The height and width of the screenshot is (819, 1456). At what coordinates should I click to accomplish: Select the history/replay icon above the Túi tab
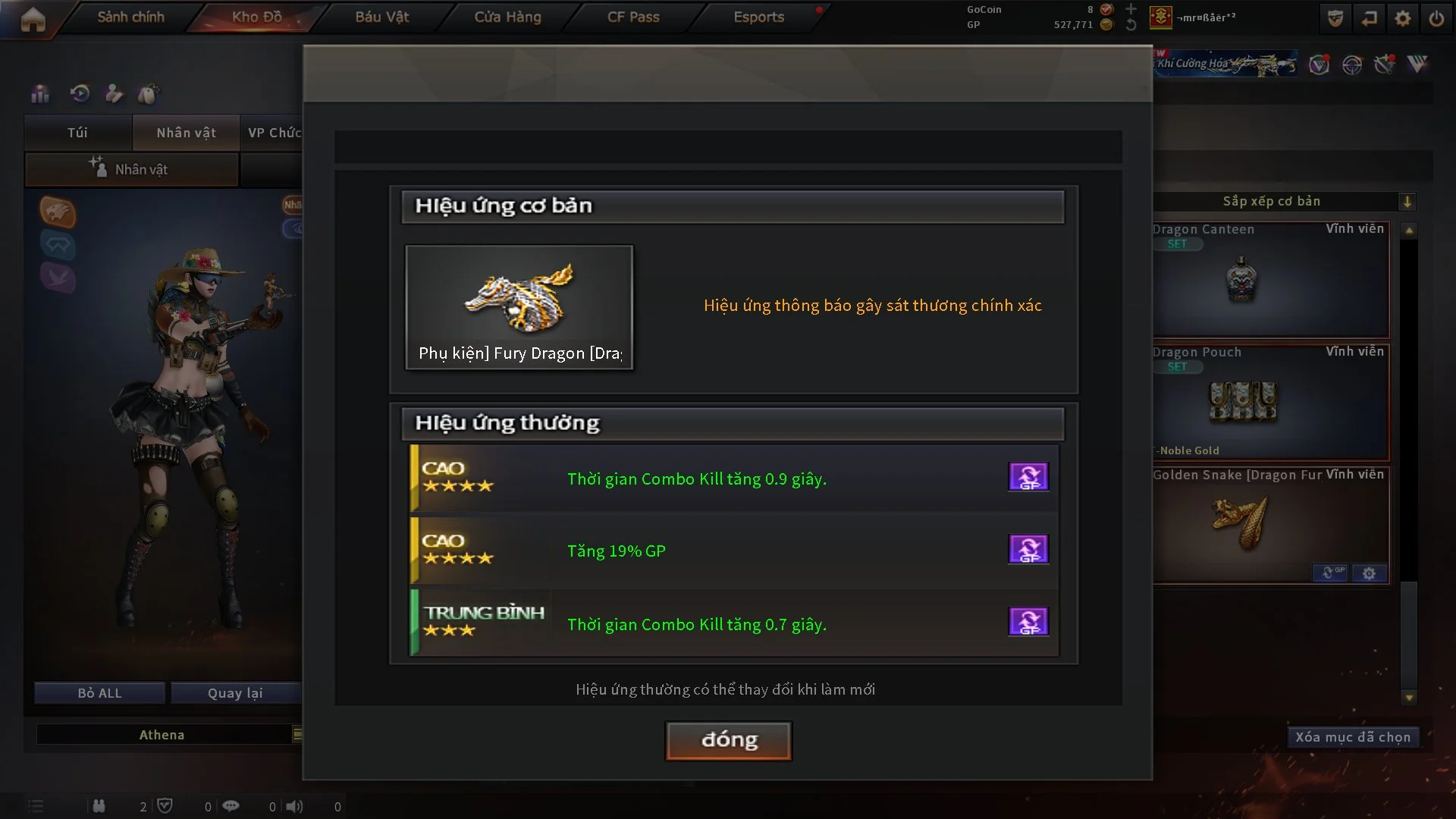[79, 93]
